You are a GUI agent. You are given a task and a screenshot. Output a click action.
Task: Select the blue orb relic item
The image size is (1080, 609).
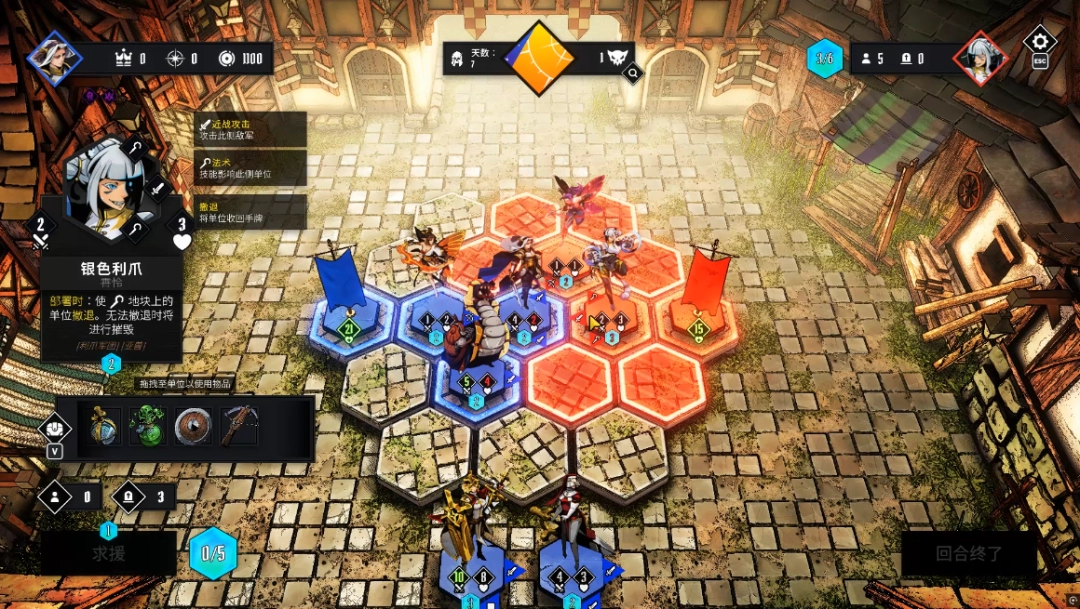tap(103, 426)
